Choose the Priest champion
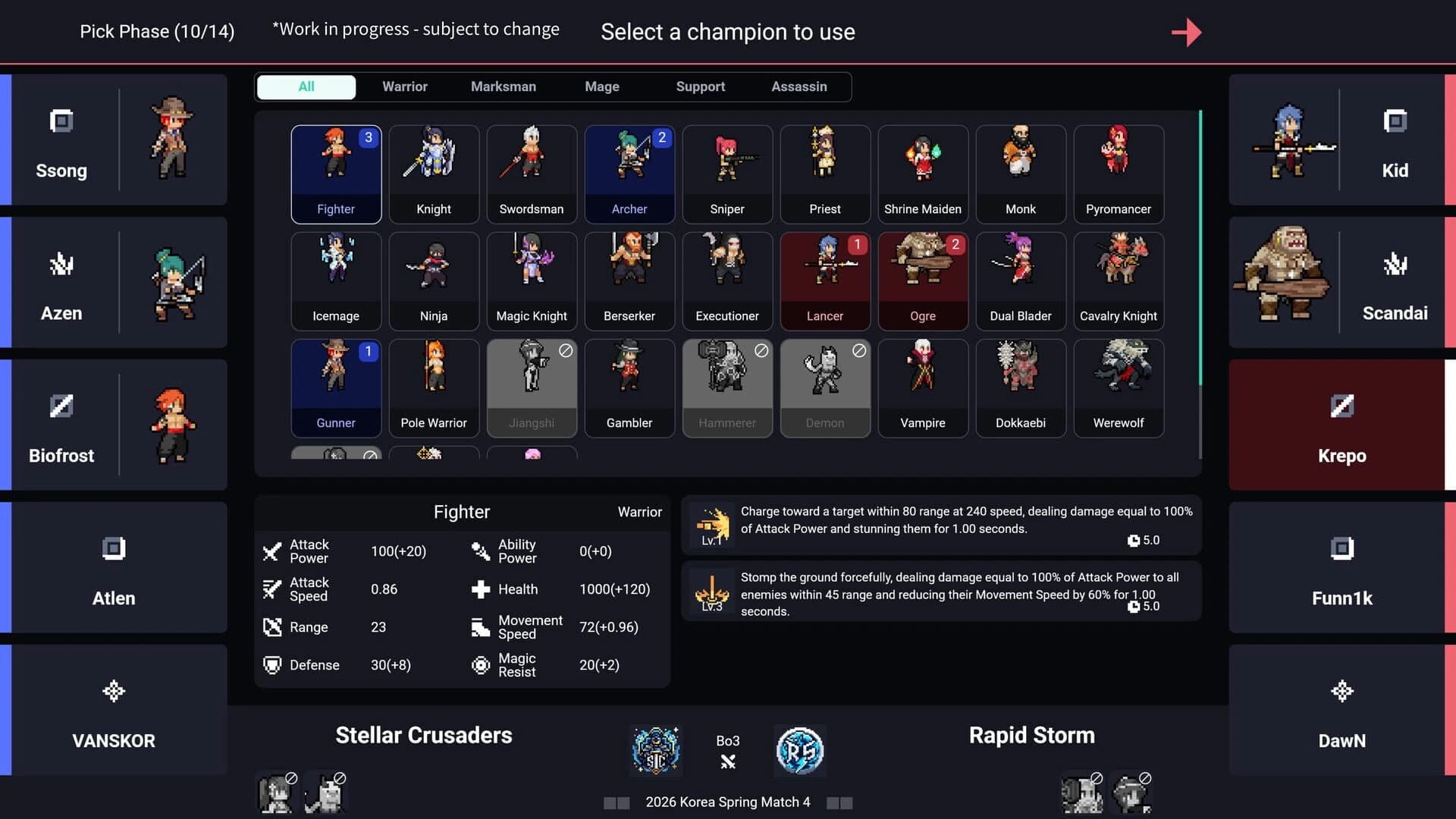Viewport: 1456px width, 819px height. coord(824,174)
